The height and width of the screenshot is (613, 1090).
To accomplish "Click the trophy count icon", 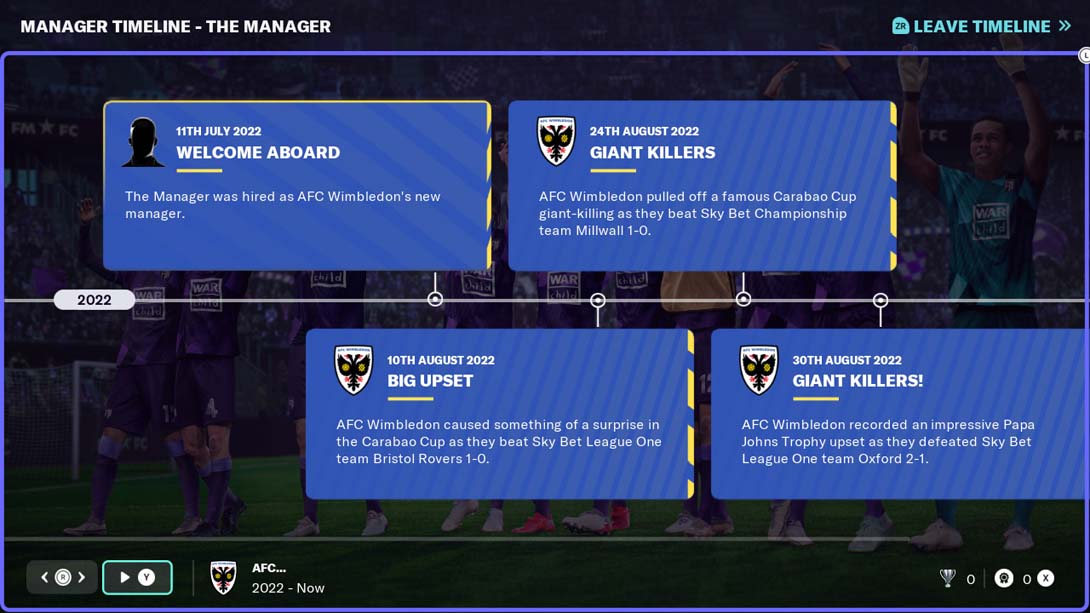I will point(948,578).
